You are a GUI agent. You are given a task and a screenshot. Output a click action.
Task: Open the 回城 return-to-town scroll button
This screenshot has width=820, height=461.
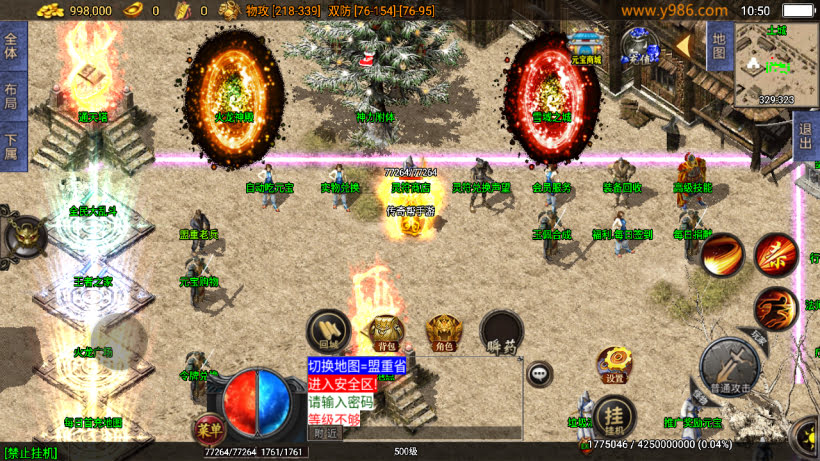tap(327, 330)
